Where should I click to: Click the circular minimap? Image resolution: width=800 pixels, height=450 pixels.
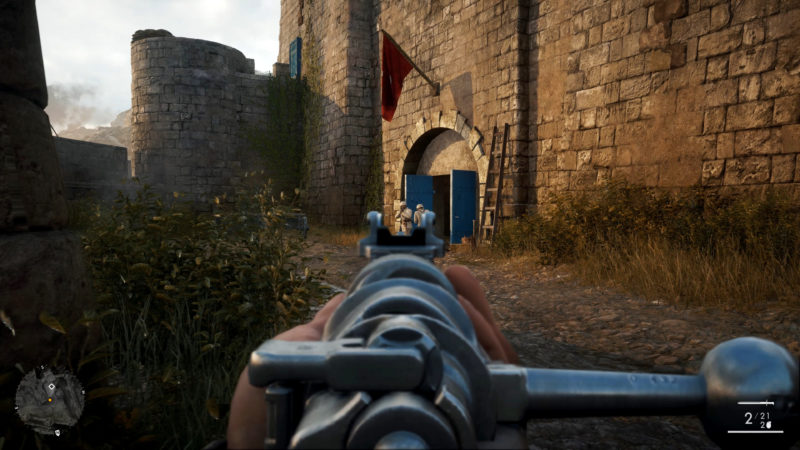point(49,400)
